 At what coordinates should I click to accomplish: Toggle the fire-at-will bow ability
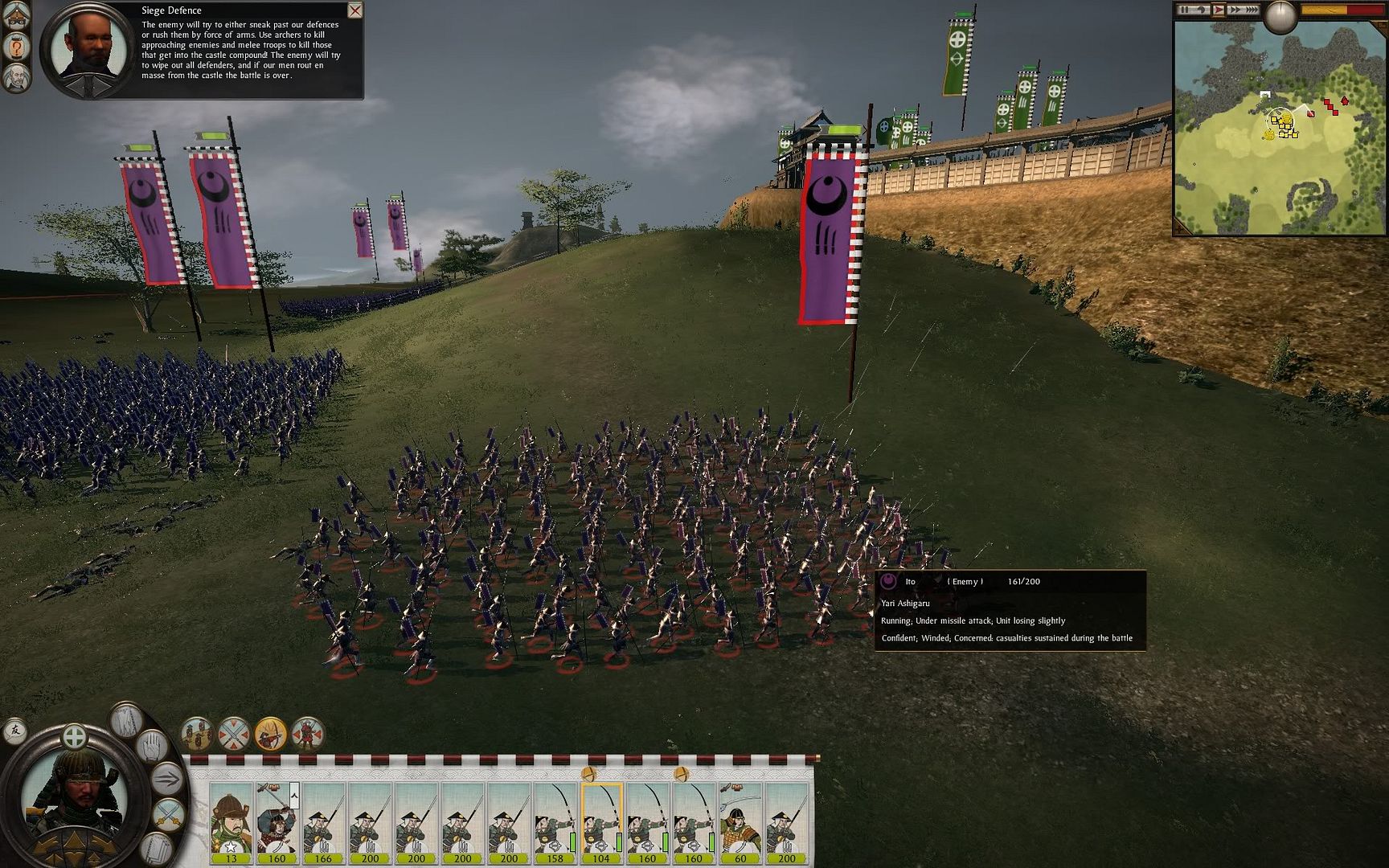pyautogui.click(x=271, y=734)
